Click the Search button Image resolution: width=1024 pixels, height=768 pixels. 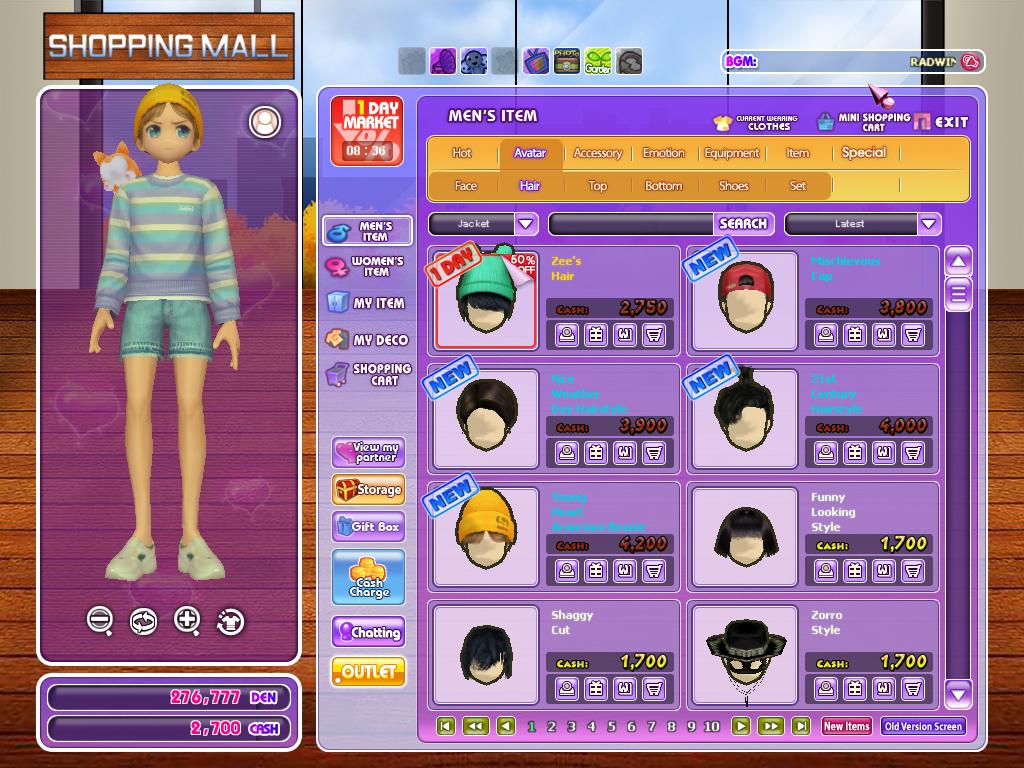coord(743,224)
